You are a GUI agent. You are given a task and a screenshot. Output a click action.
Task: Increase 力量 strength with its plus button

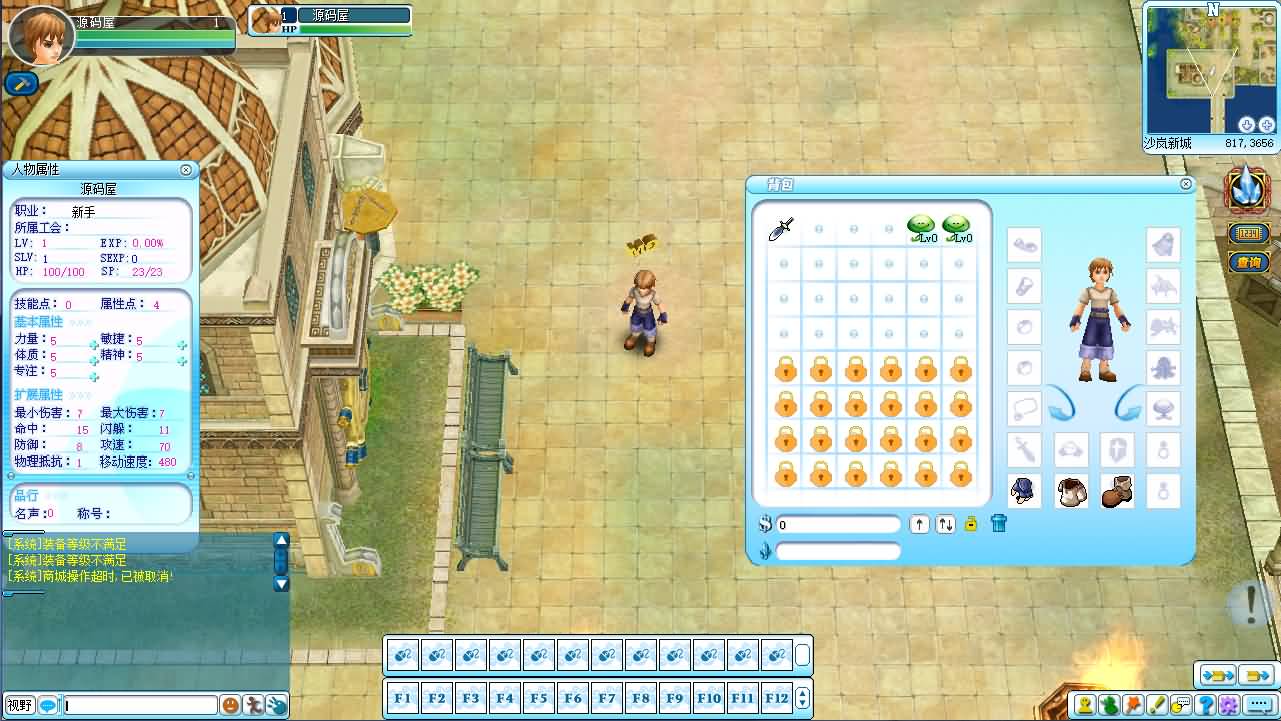(94, 346)
